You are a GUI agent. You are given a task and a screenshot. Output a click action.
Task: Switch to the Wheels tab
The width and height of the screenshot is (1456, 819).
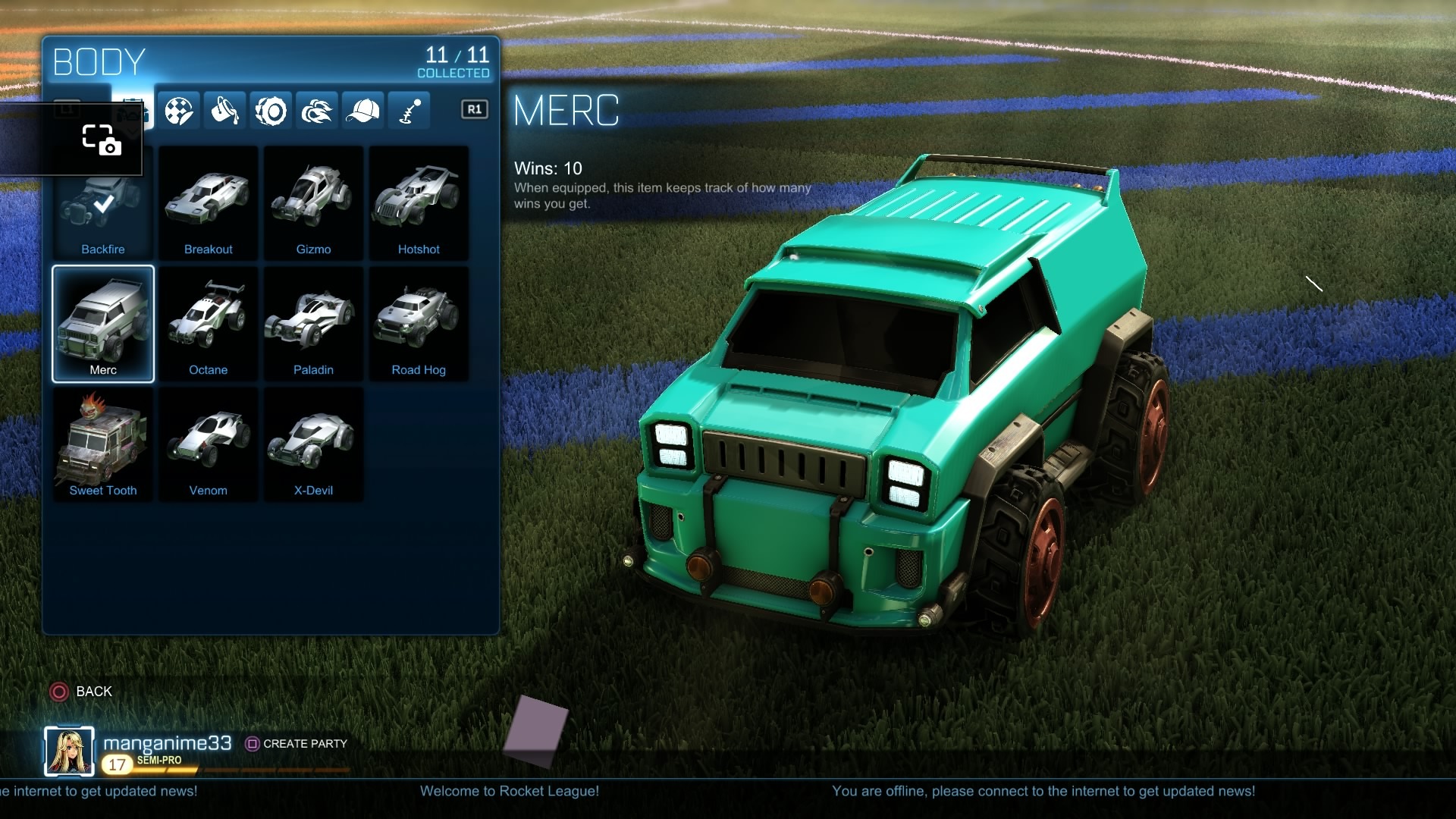(271, 111)
